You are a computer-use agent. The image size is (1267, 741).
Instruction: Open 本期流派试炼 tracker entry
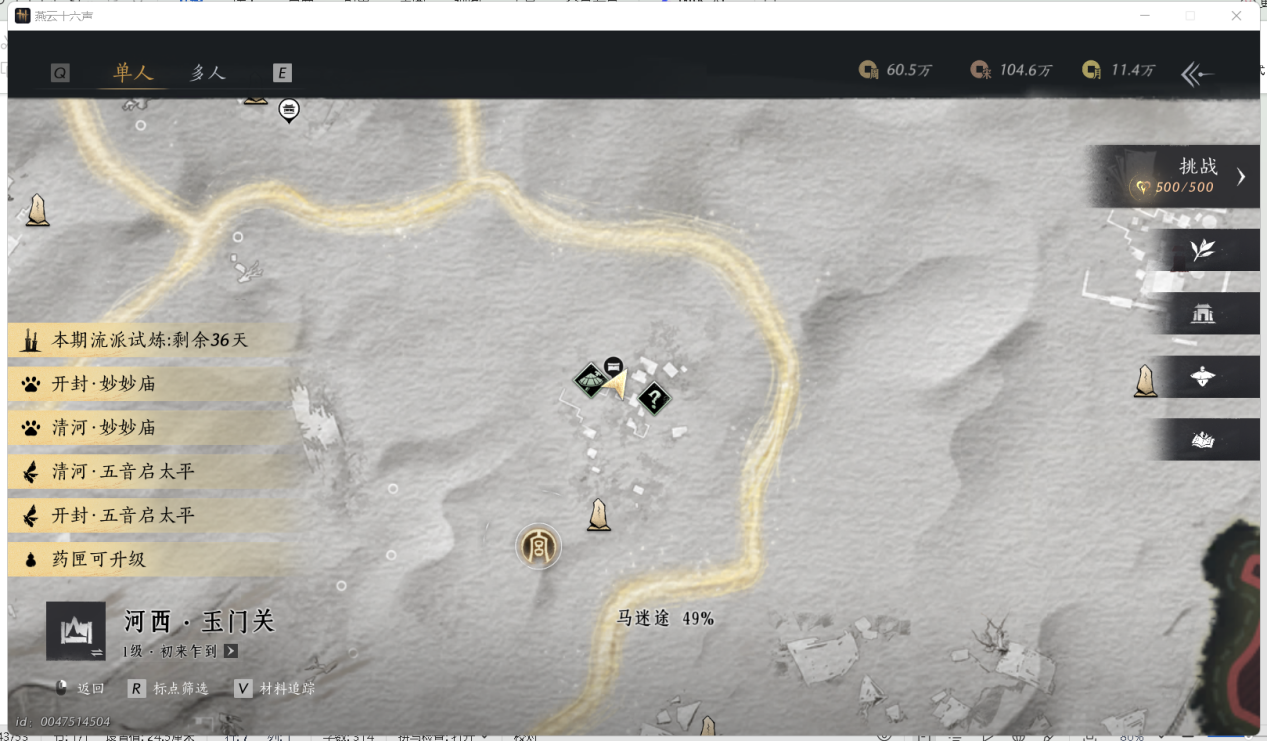coord(150,340)
